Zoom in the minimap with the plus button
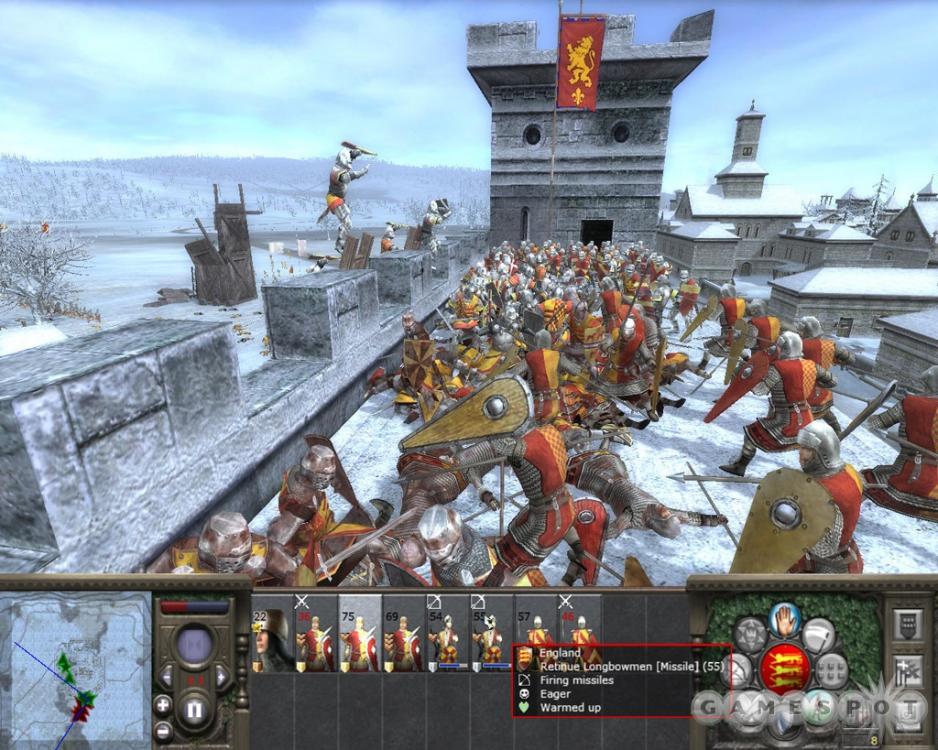This screenshot has width=938, height=750. (164, 704)
